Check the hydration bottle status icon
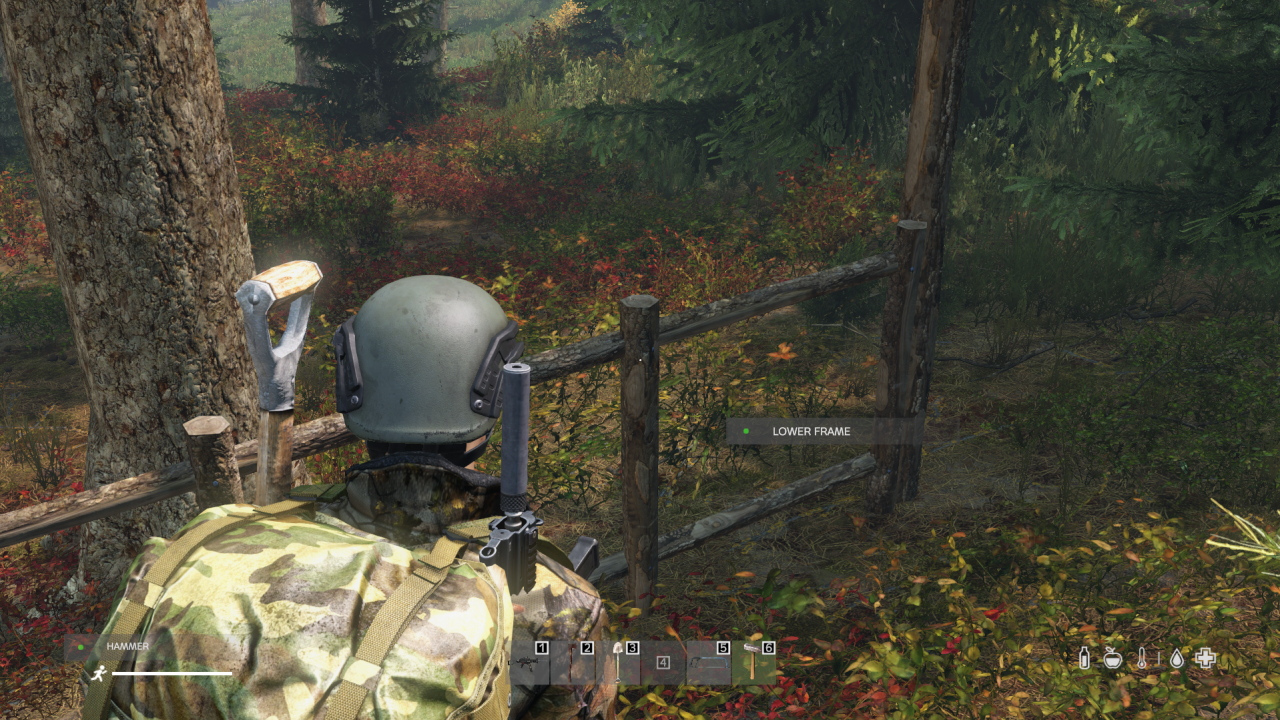This screenshot has height=720, width=1280. coord(1084,658)
